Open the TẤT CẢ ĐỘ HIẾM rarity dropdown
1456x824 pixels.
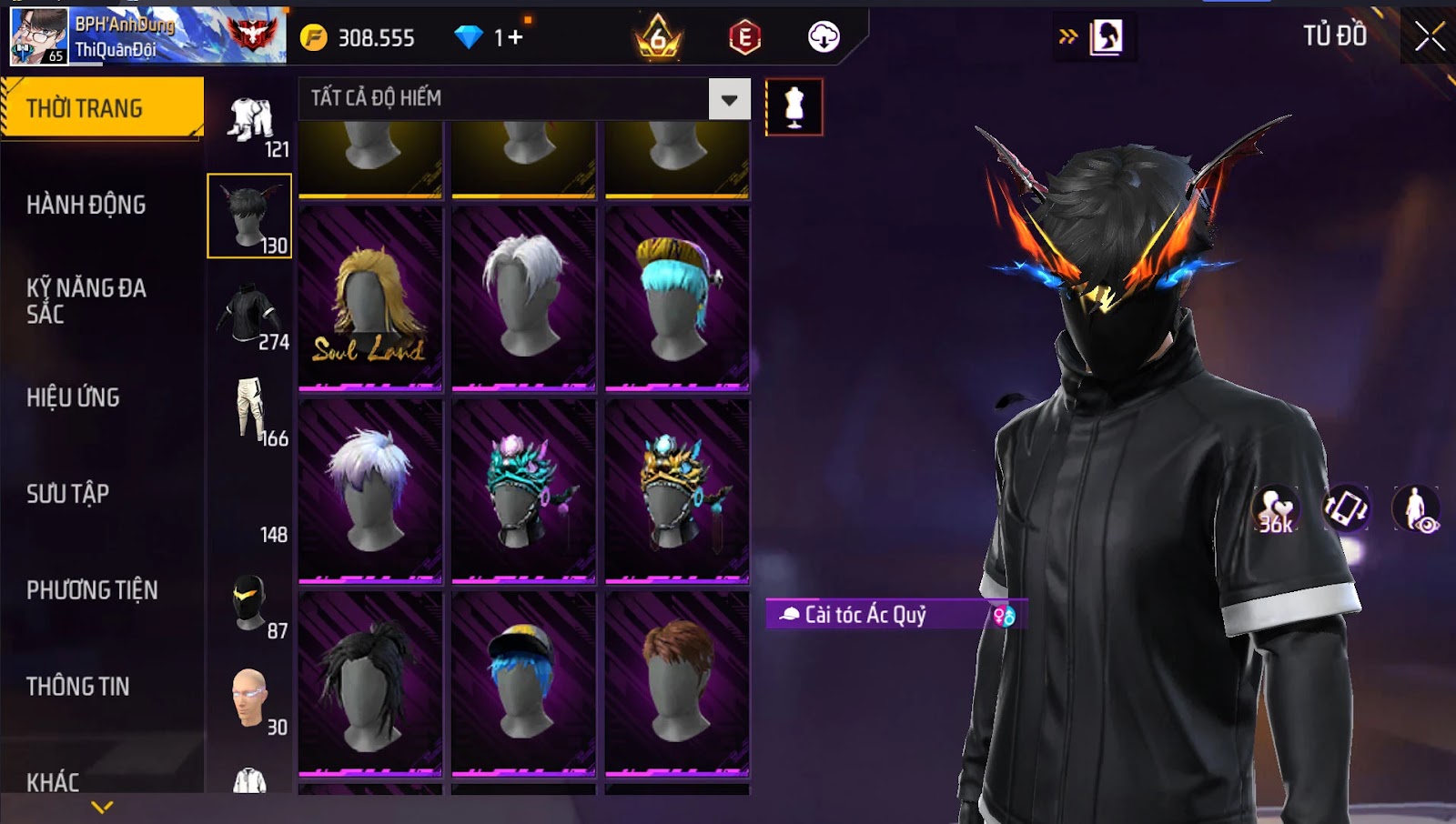[729, 99]
